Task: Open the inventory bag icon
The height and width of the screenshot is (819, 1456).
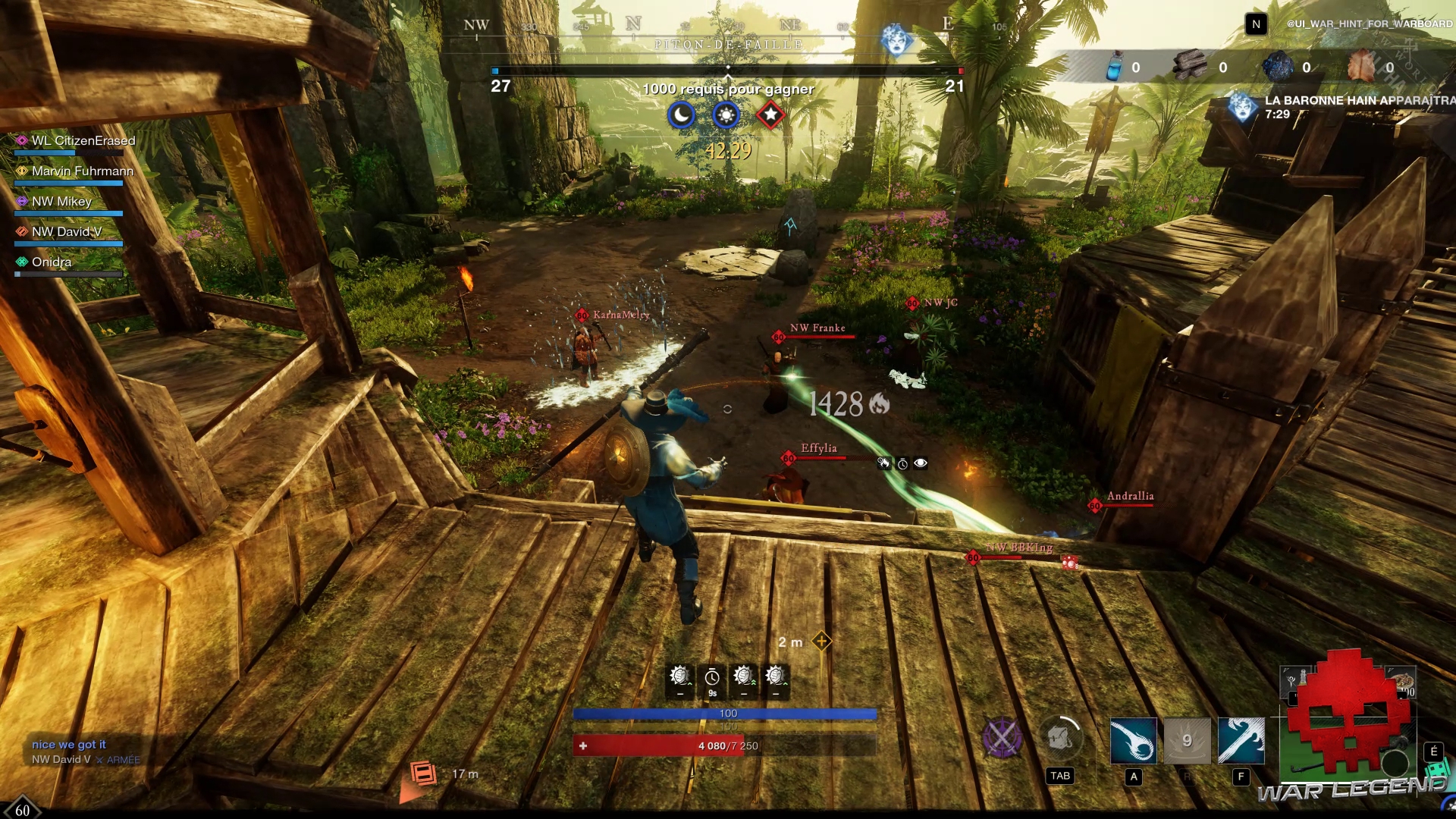Action: 1060,737
